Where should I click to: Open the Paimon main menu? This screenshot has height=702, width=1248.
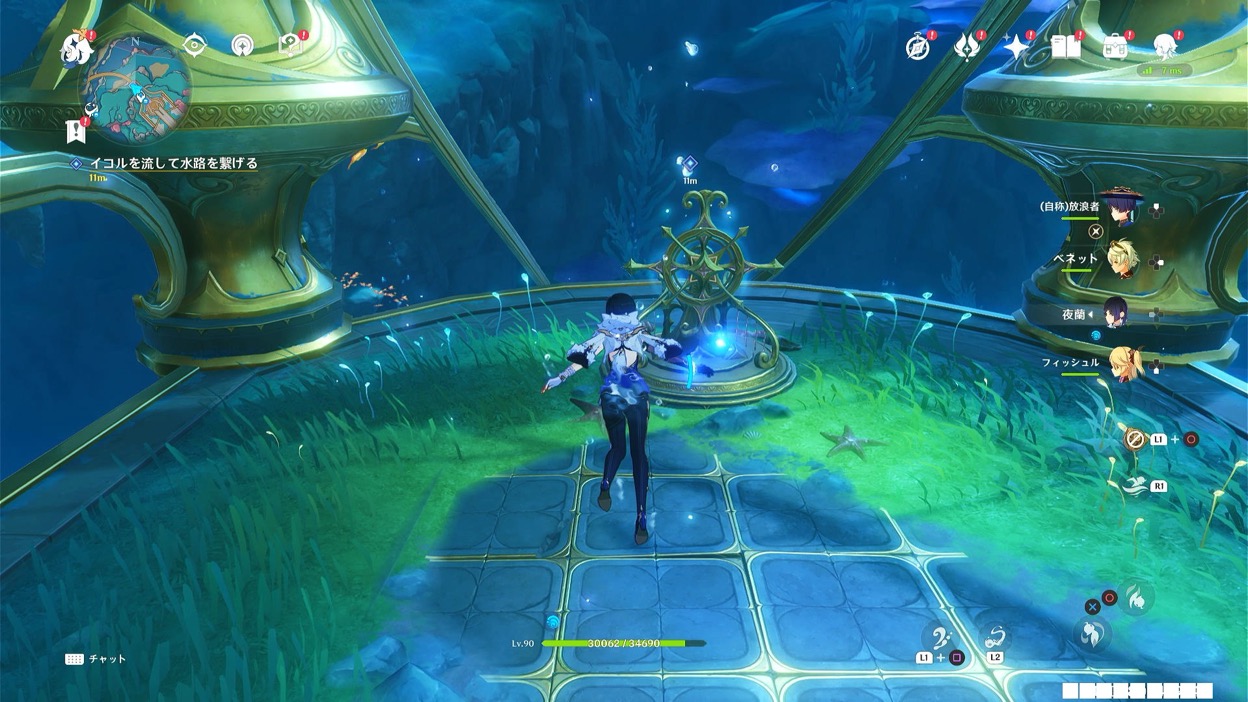tap(76, 47)
